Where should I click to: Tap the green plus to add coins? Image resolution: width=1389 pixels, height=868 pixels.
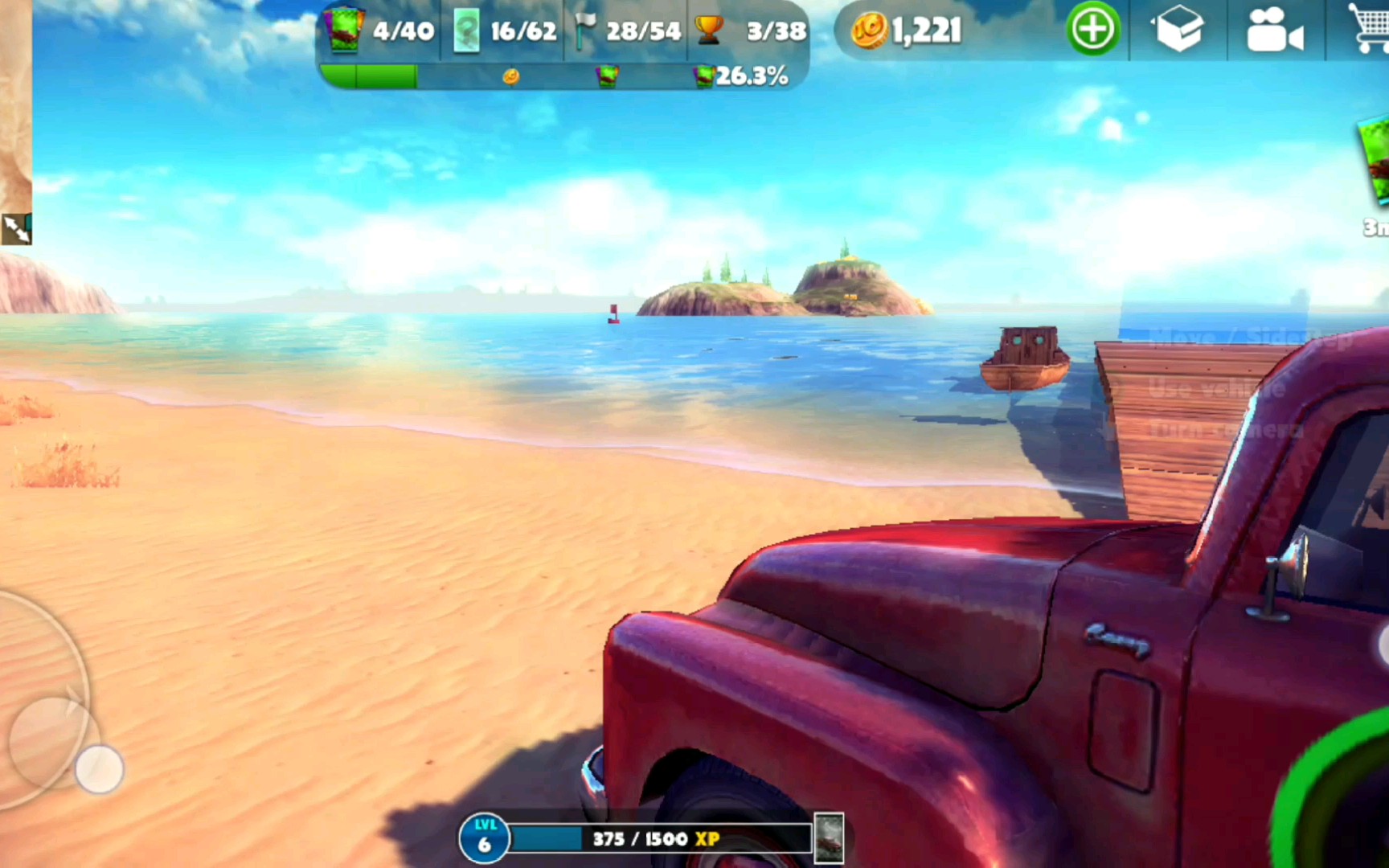(1092, 30)
